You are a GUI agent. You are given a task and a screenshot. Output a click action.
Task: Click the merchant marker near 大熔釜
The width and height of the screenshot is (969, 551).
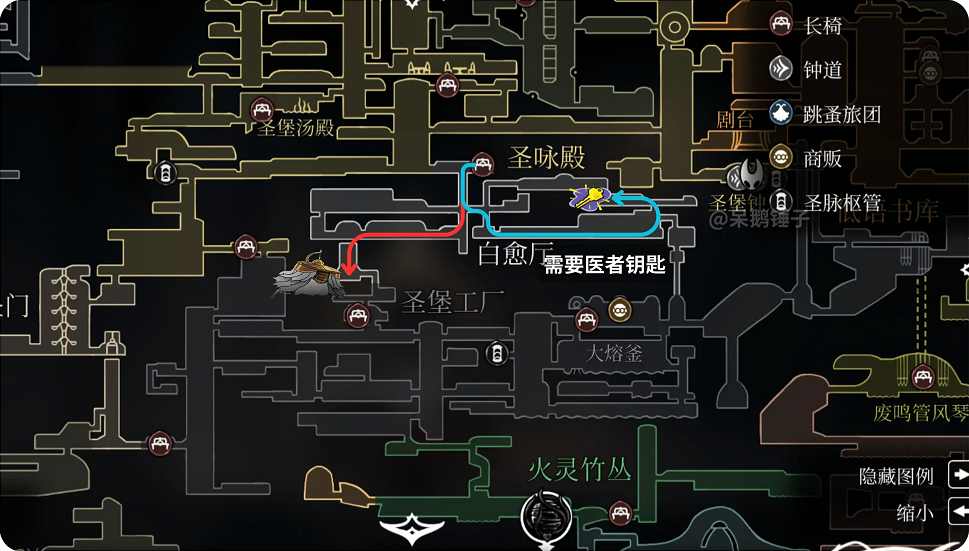pyautogui.click(x=620, y=309)
